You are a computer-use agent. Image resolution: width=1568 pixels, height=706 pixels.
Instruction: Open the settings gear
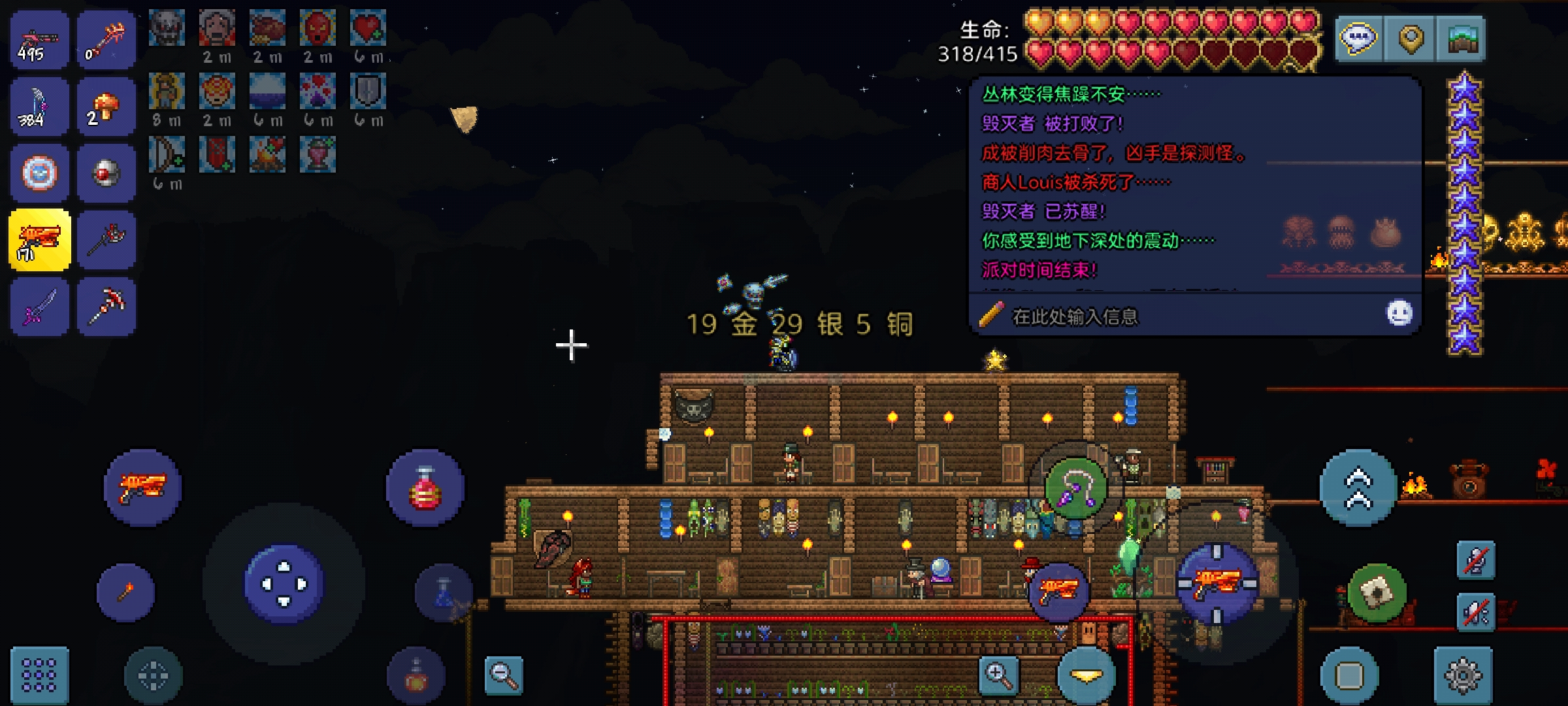pos(1463,675)
